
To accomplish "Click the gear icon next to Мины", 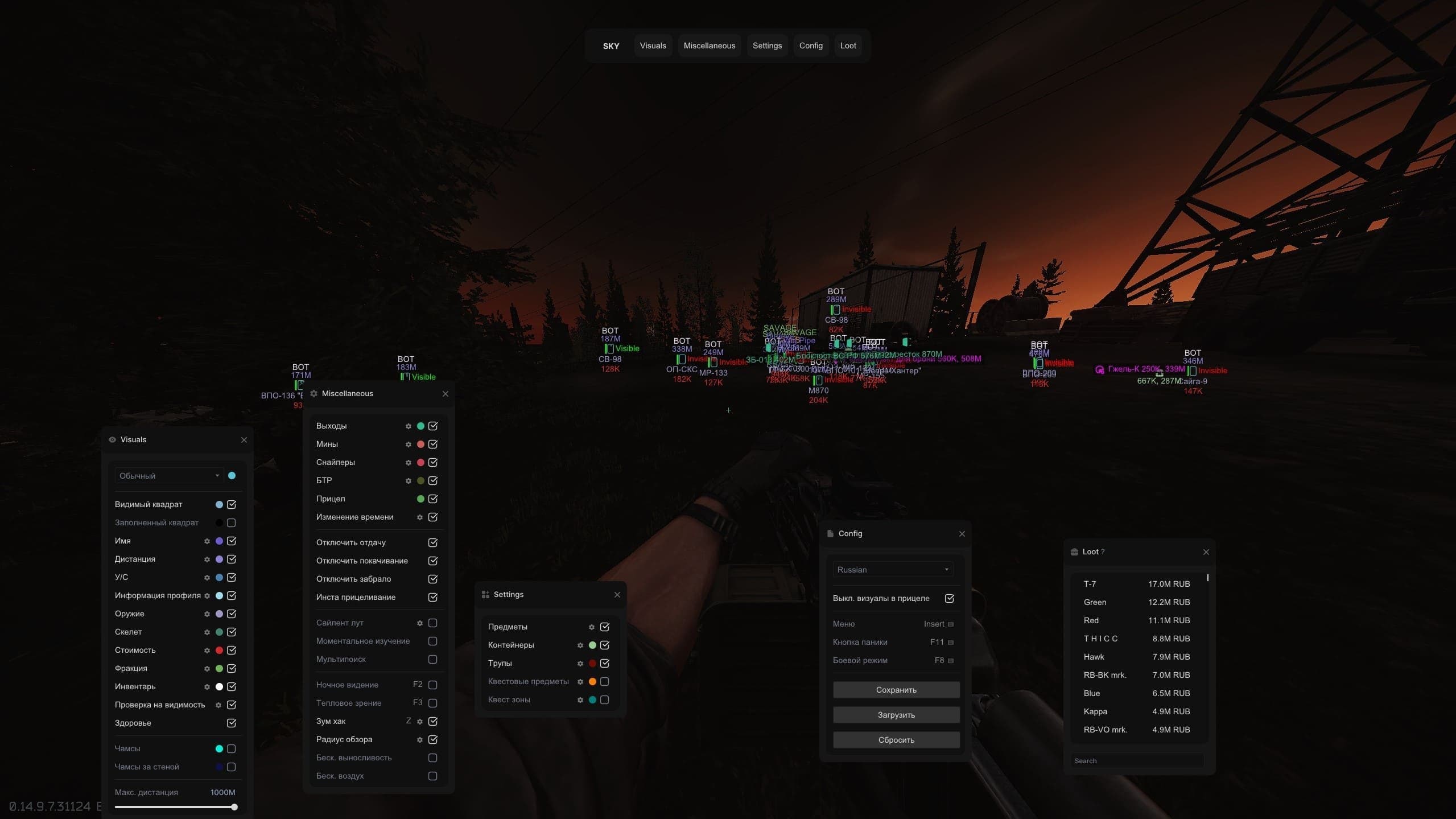I will 409,444.
